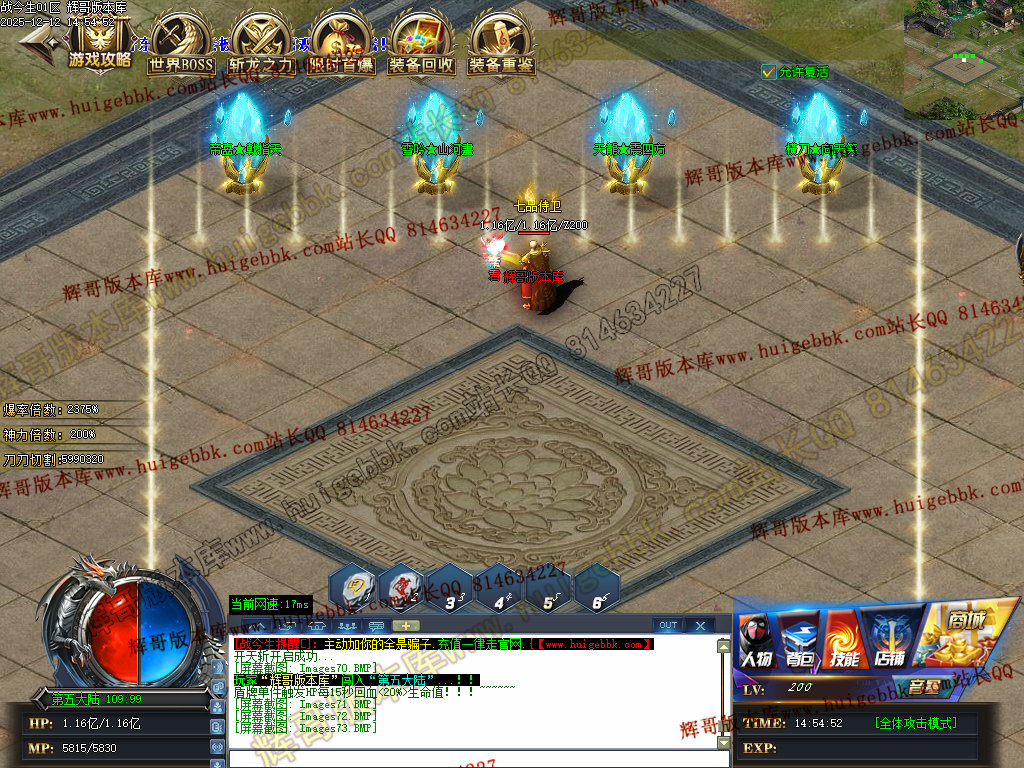Open the 装备回收 equipment recycling
Viewport: 1024px width, 768px height.
click(x=421, y=44)
